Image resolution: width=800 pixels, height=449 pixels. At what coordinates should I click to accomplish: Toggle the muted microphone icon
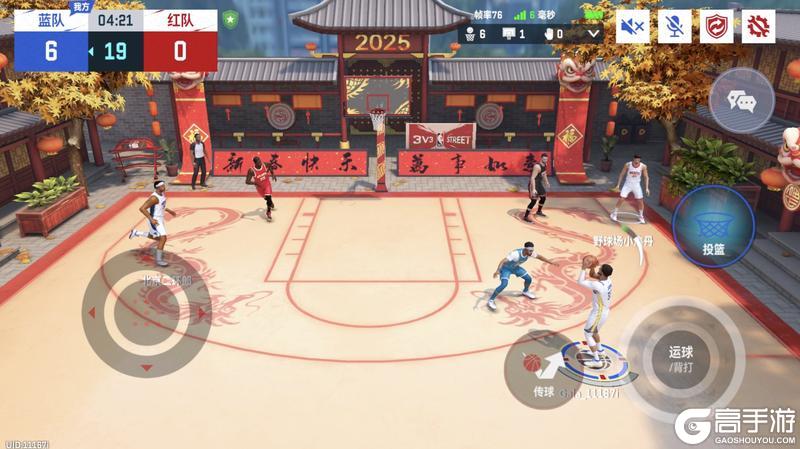(674, 27)
